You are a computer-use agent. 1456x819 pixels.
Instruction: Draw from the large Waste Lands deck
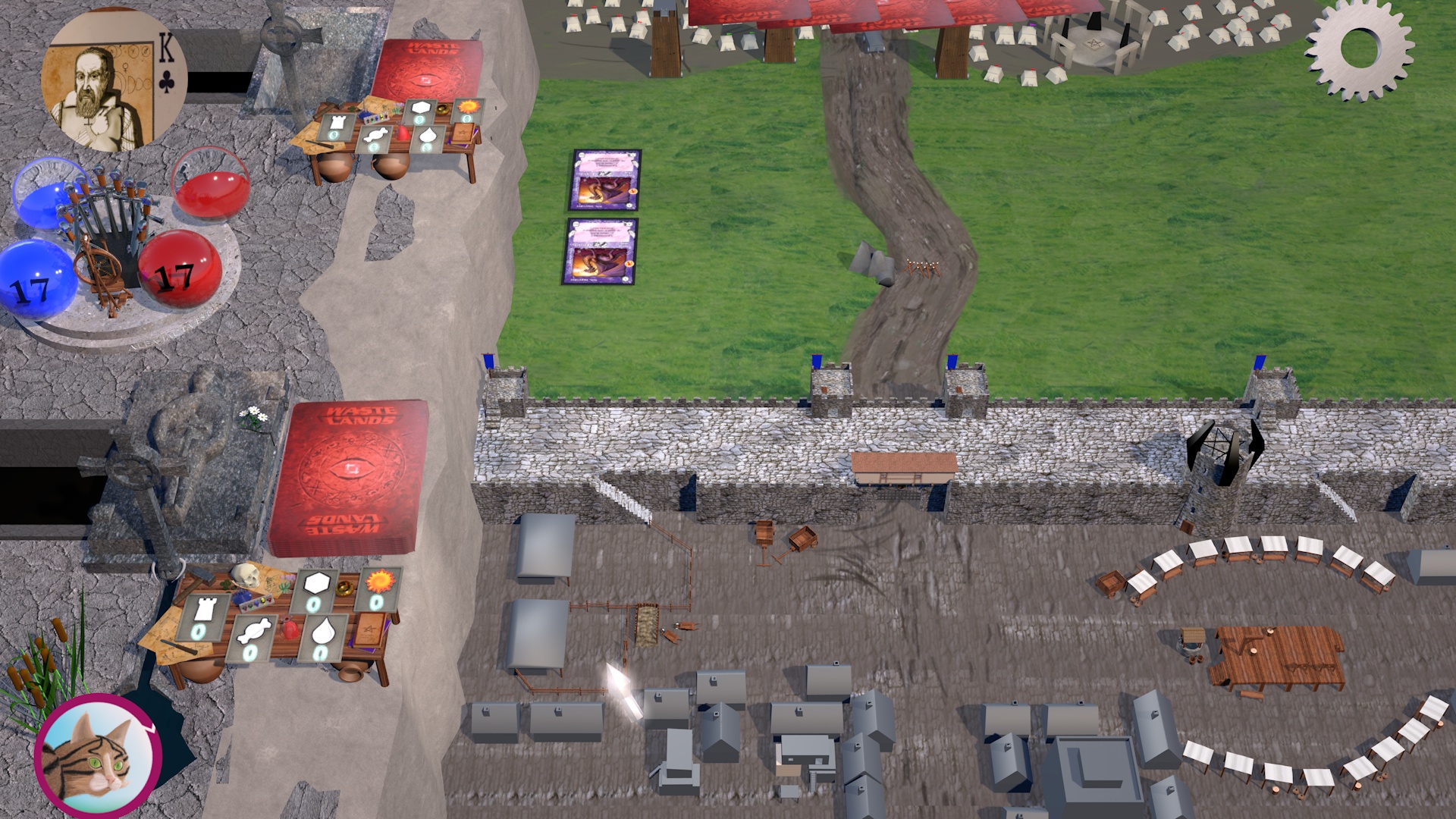coord(350,476)
